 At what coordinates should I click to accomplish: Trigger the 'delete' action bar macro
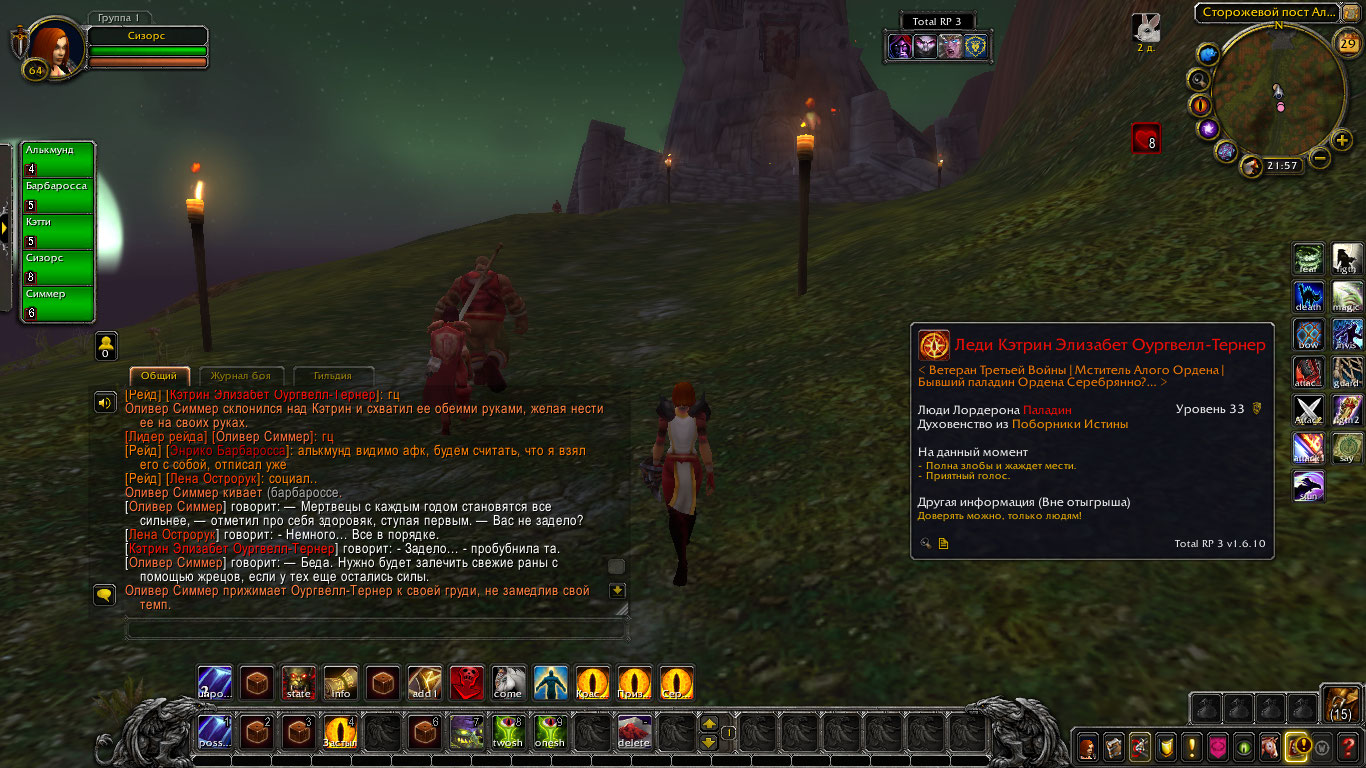pos(634,732)
